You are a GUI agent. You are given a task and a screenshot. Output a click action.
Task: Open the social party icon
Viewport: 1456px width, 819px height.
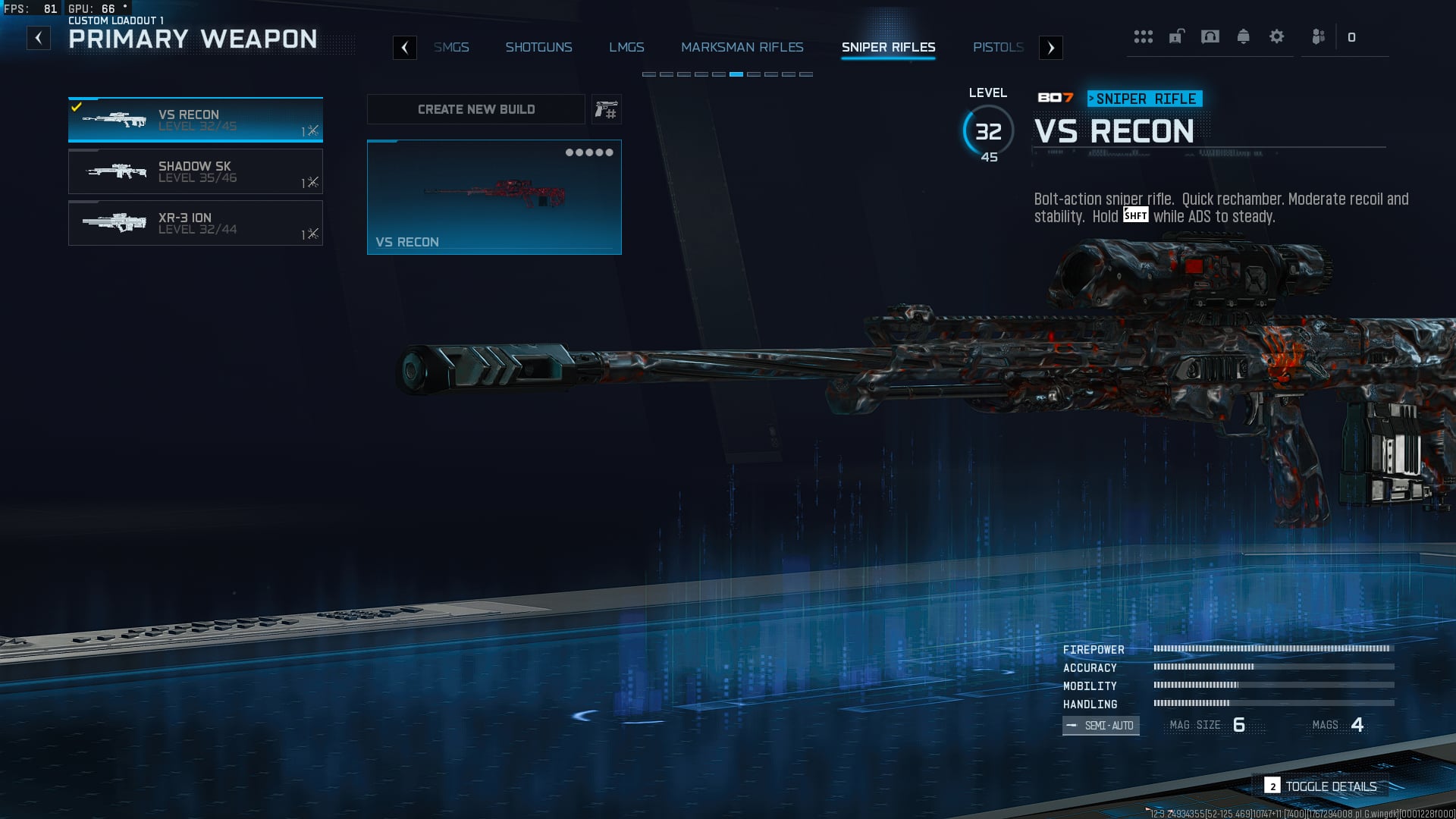[1319, 36]
